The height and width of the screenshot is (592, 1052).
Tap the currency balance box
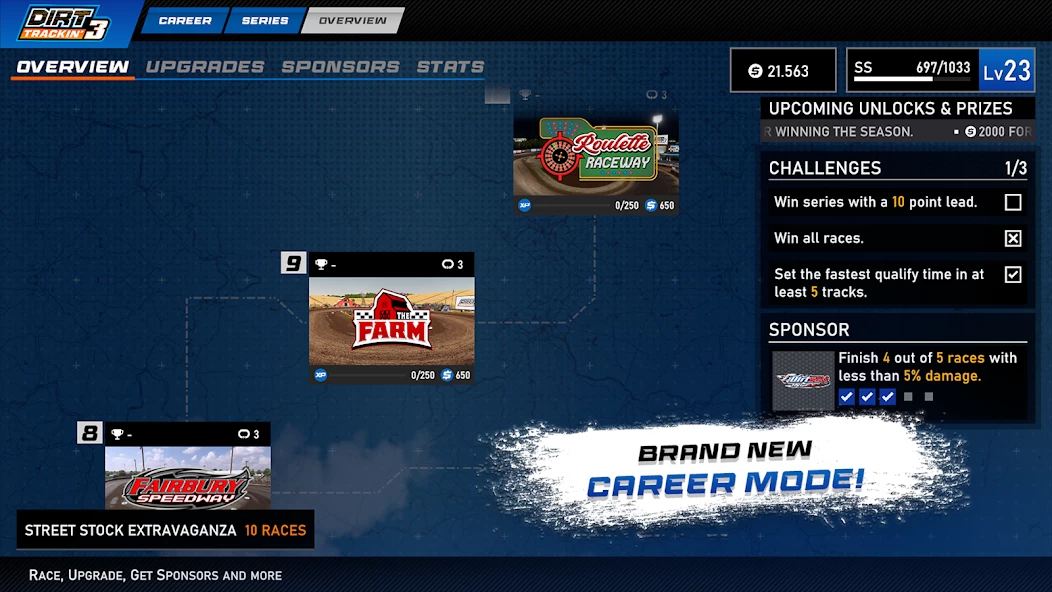point(783,71)
